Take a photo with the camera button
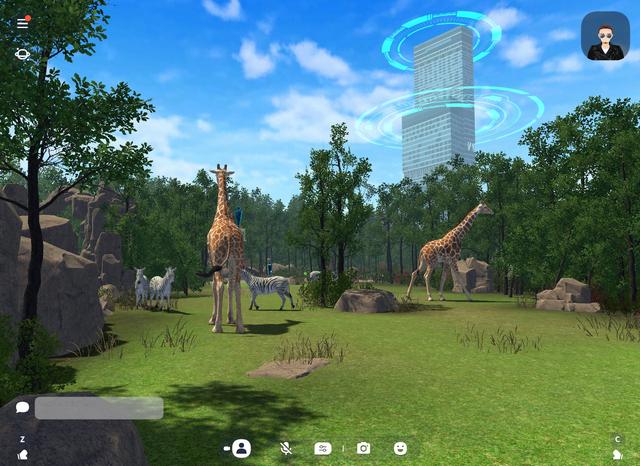 pos(363,448)
